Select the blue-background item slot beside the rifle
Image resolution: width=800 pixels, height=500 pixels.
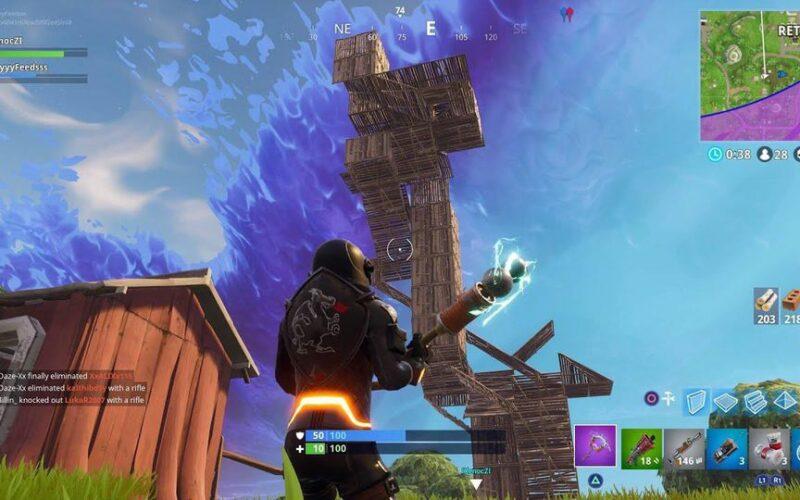[x=727, y=448]
